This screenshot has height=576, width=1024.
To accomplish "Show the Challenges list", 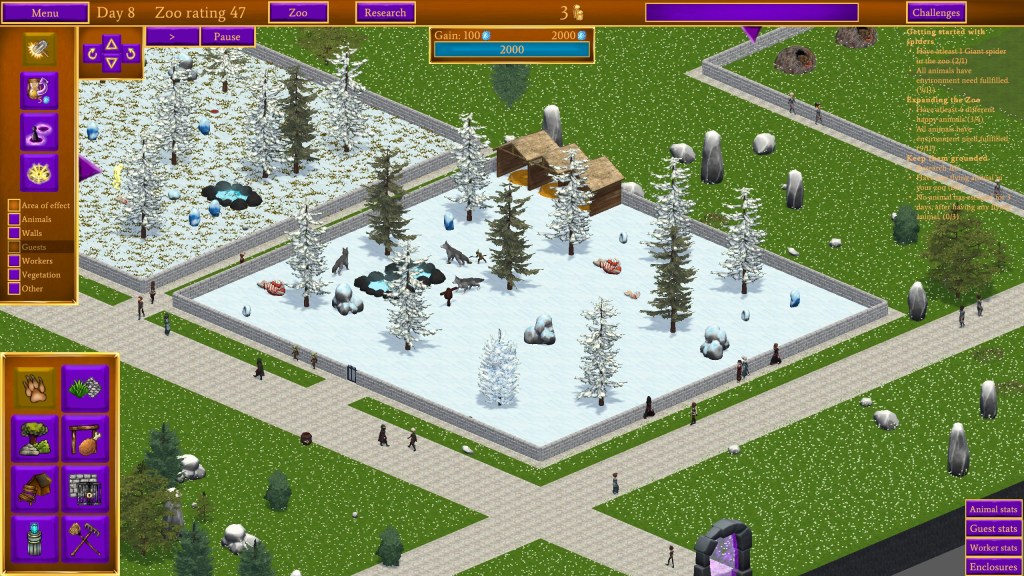I will pyautogui.click(x=936, y=13).
